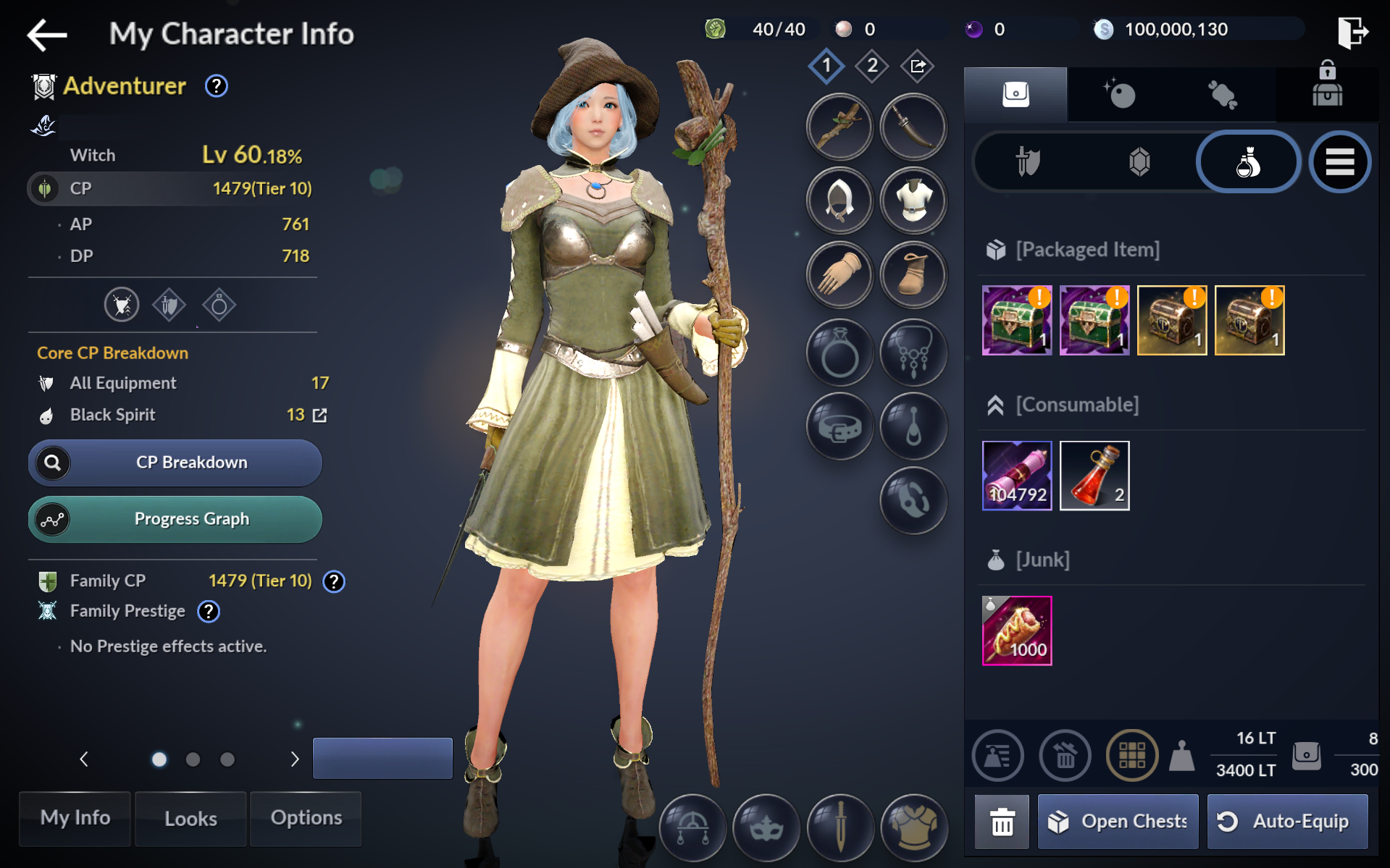Image resolution: width=1390 pixels, height=868 pixels.
Task: Open the inventory list menu button
Action: pyautogui.click(x=1339, y=162)
